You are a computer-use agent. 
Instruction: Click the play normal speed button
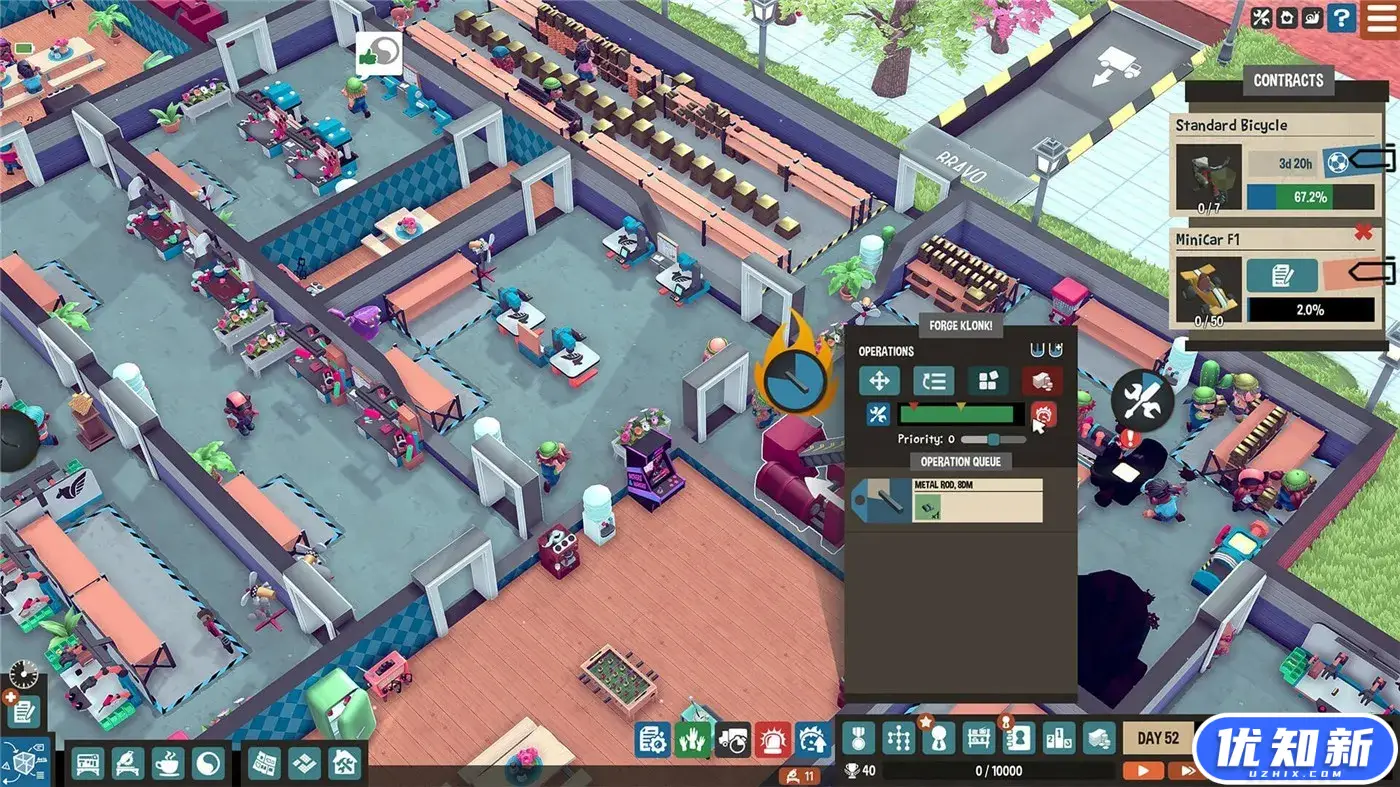coord(1143,770)
